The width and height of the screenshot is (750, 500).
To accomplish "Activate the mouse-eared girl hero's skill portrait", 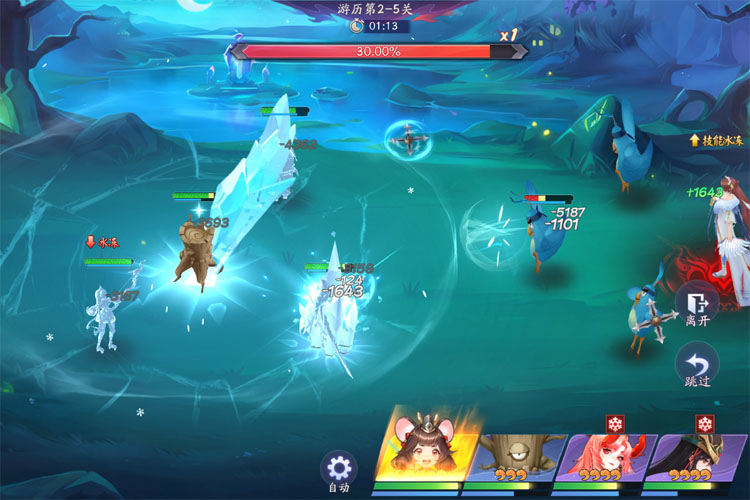I will [421, 450].
